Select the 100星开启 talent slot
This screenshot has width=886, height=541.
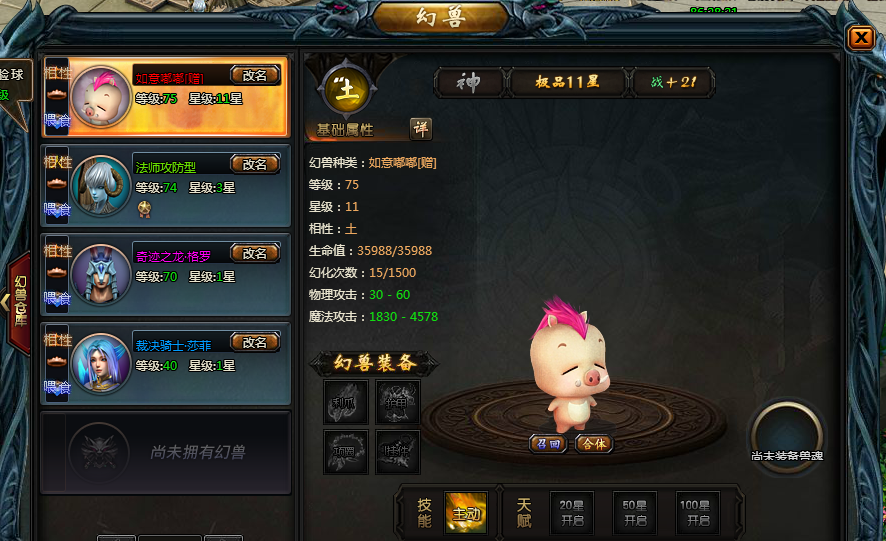[x=697, y=512]
